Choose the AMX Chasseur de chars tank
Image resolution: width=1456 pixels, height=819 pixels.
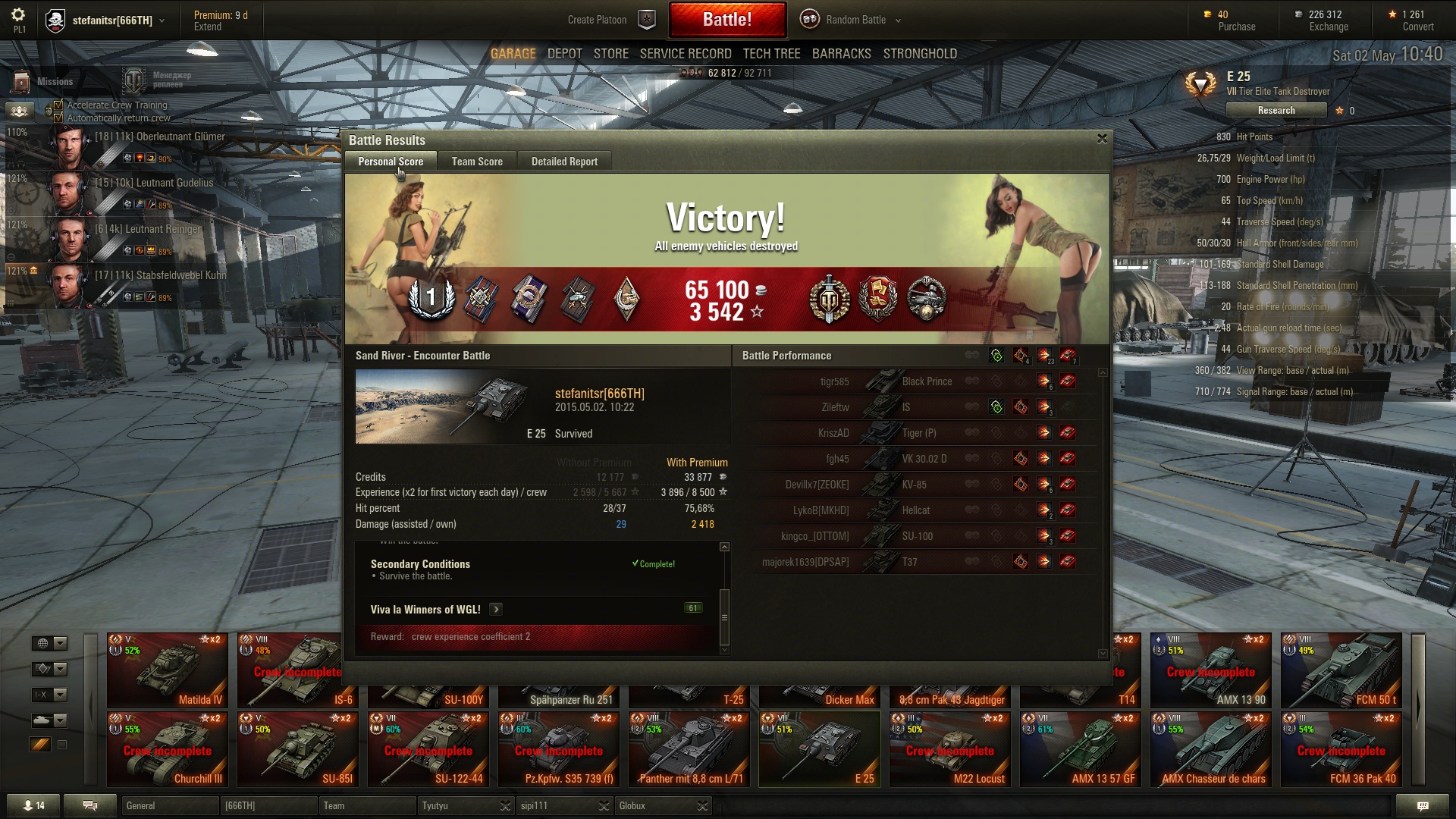(1211, 749)
